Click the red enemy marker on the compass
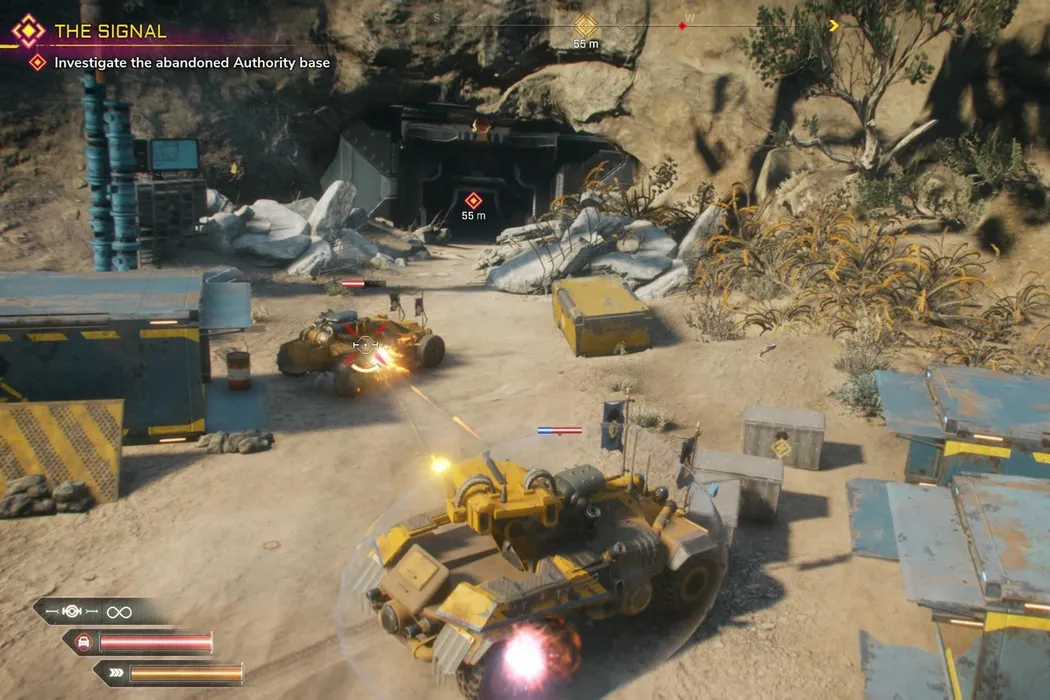The width and height of the screenshot is (1050, 700). pyautogui.click(x=683, y=25)
